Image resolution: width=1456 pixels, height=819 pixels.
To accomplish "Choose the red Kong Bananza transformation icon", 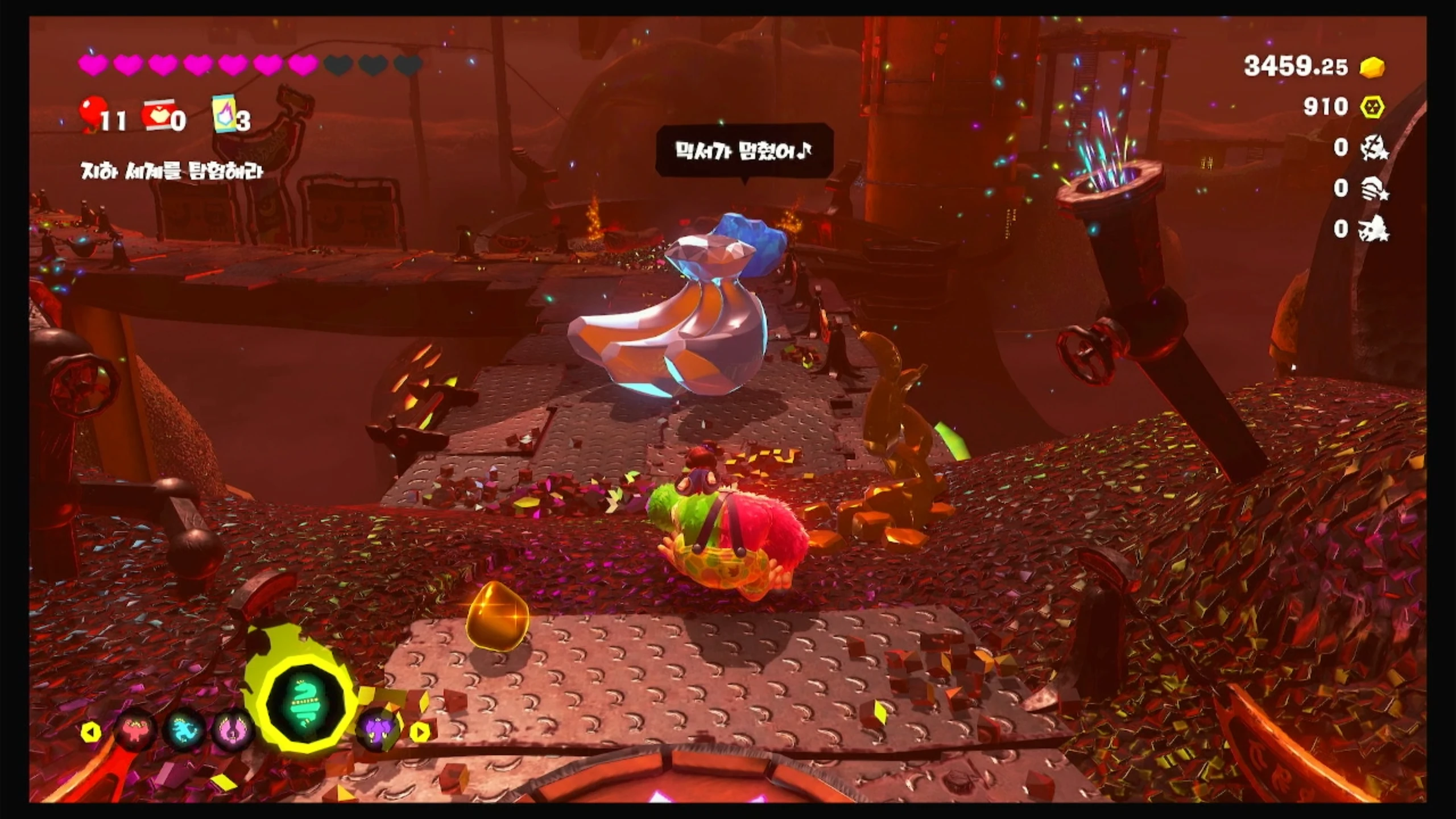I will click(x=134, y=730).
